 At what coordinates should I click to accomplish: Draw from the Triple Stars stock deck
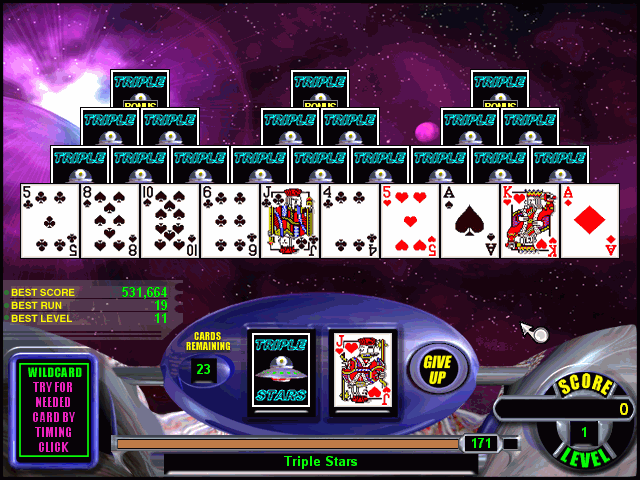tap(281, 370)
